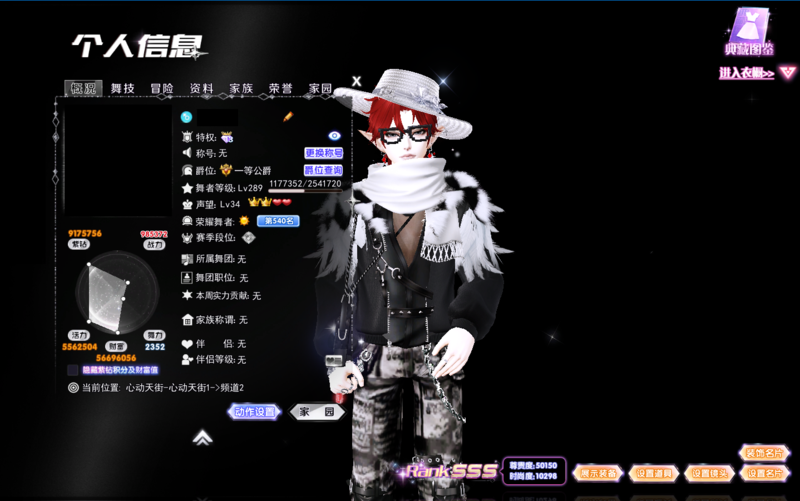Open the 家园 tab
The image size is (800, 501).
click(320, 89)
